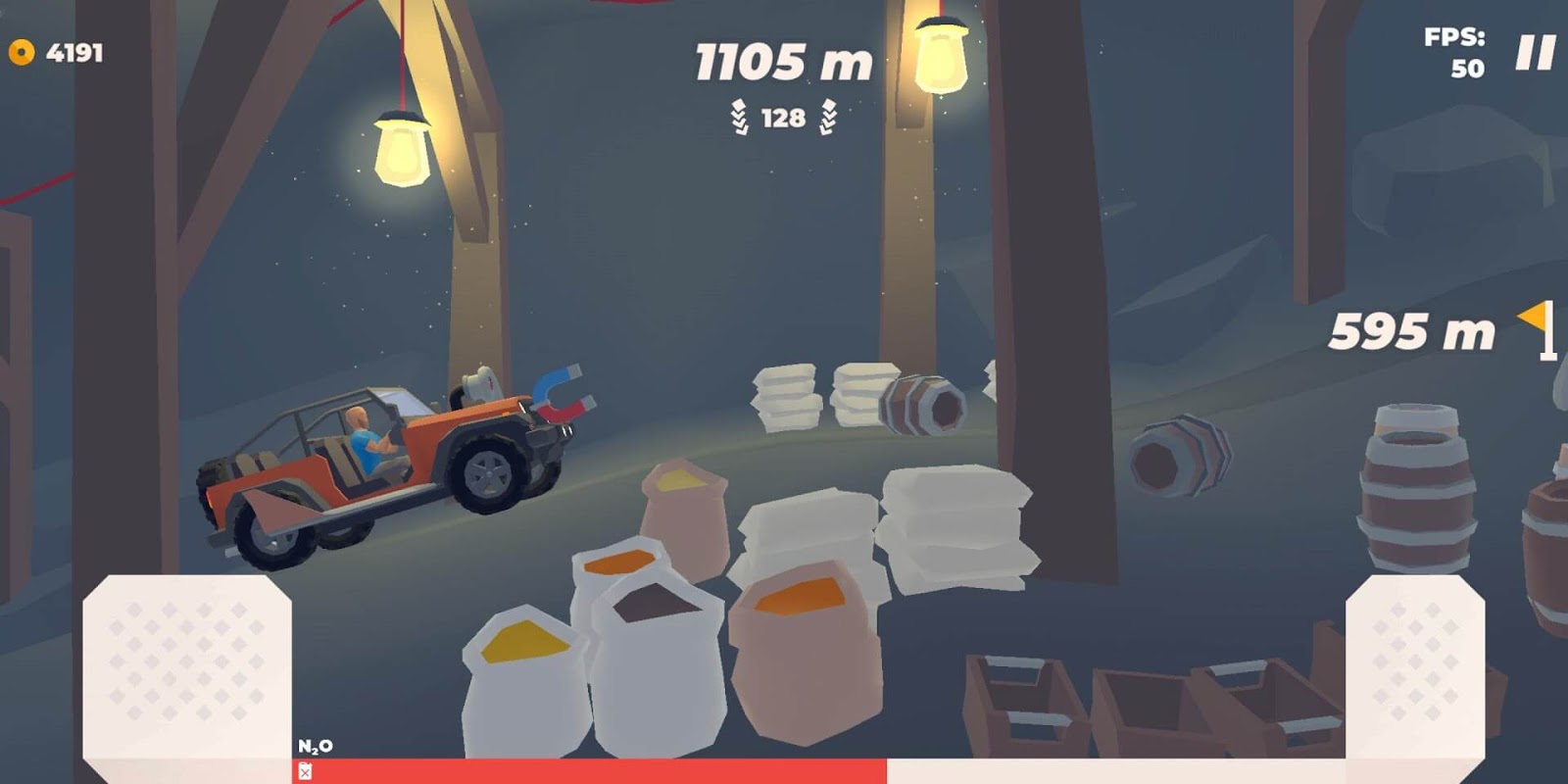Click the hanging lantern above the vehicle
This screenshot has width=1568, height=784.
click(x=402, y=147)
